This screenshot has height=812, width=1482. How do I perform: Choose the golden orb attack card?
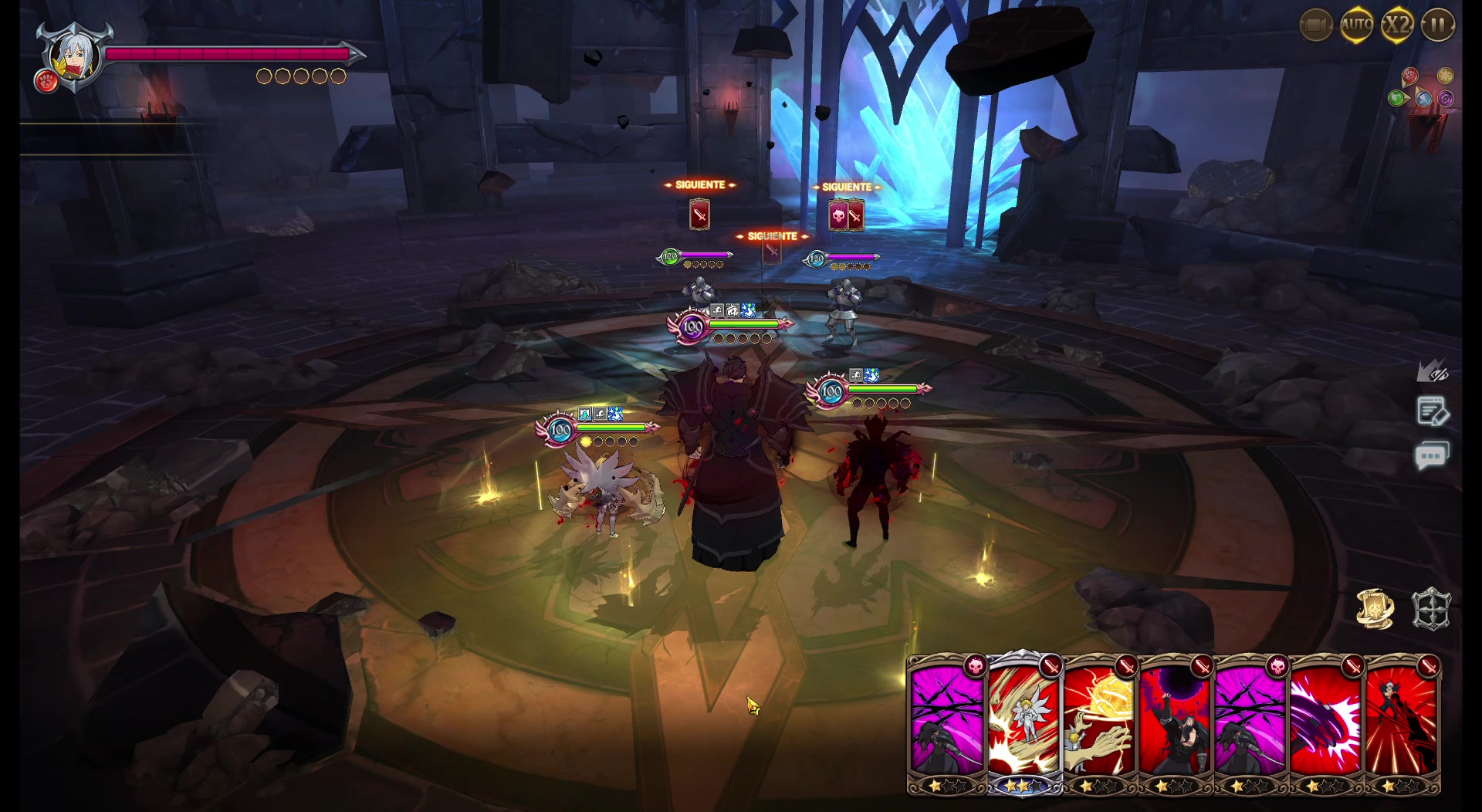click(1099, 722)
